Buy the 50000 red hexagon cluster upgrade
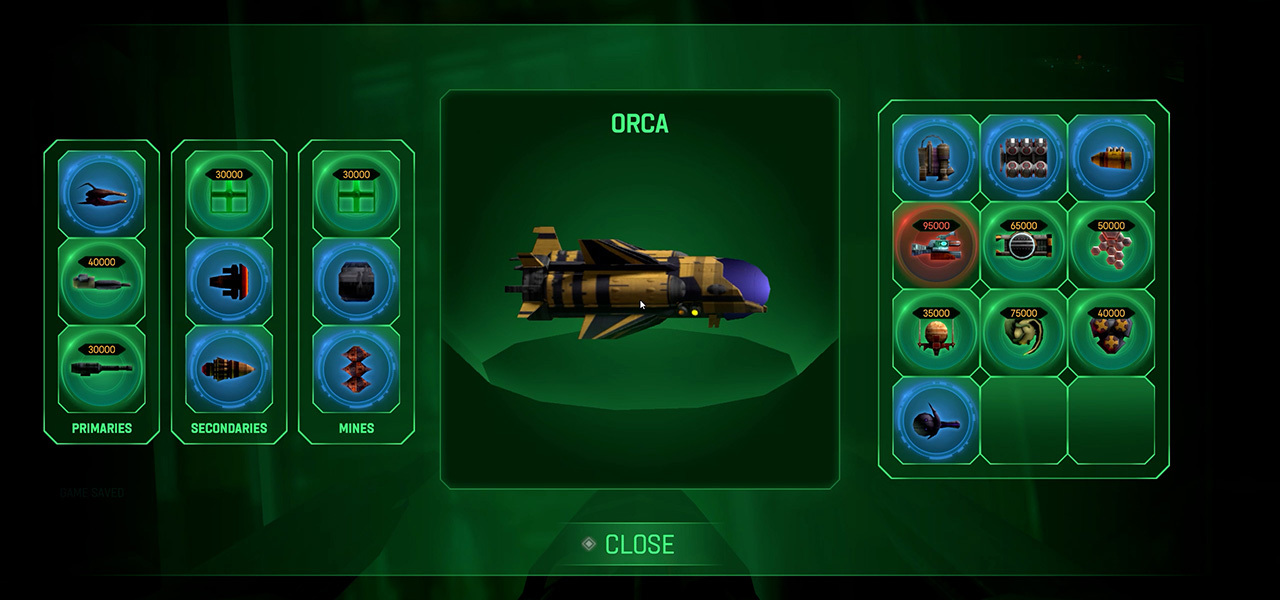 point(1111,245)
